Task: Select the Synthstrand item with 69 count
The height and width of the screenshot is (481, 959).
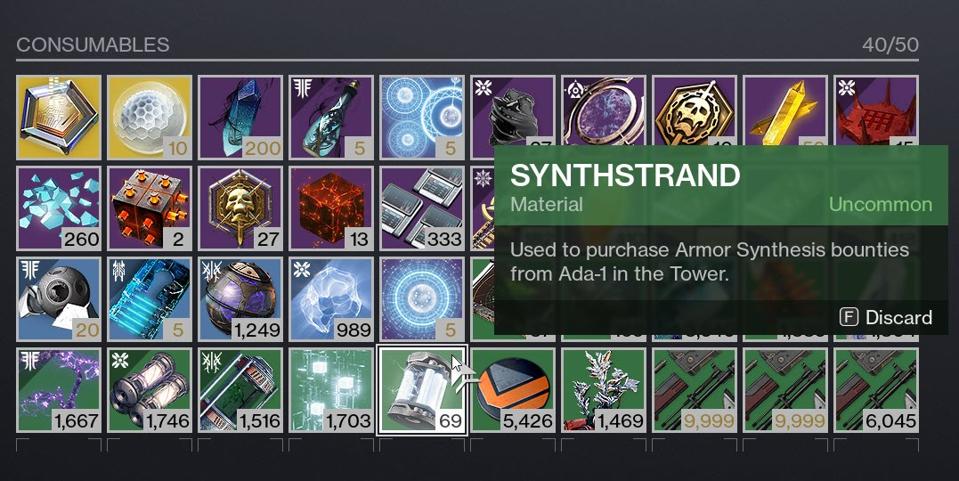Action: click(x=421, y=390)
